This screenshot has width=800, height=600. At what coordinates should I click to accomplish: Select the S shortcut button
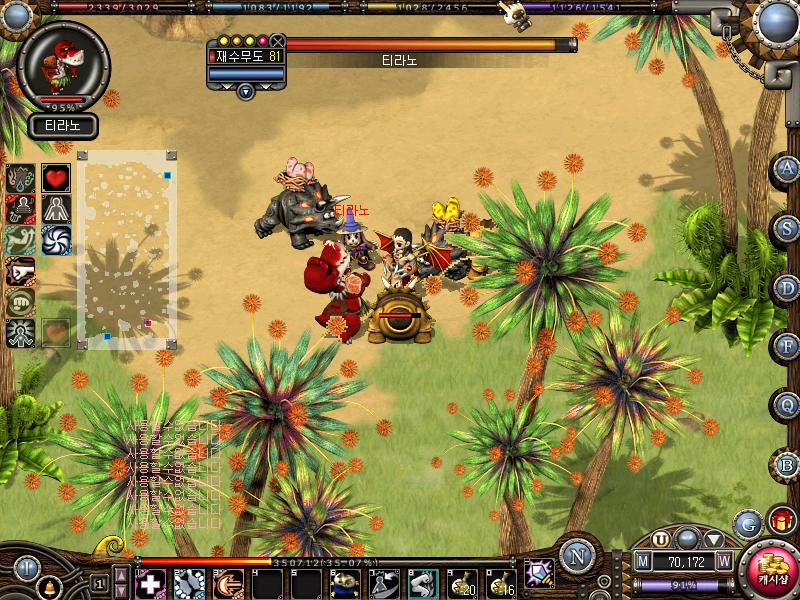pyautogui.click(x=787, y=228)
